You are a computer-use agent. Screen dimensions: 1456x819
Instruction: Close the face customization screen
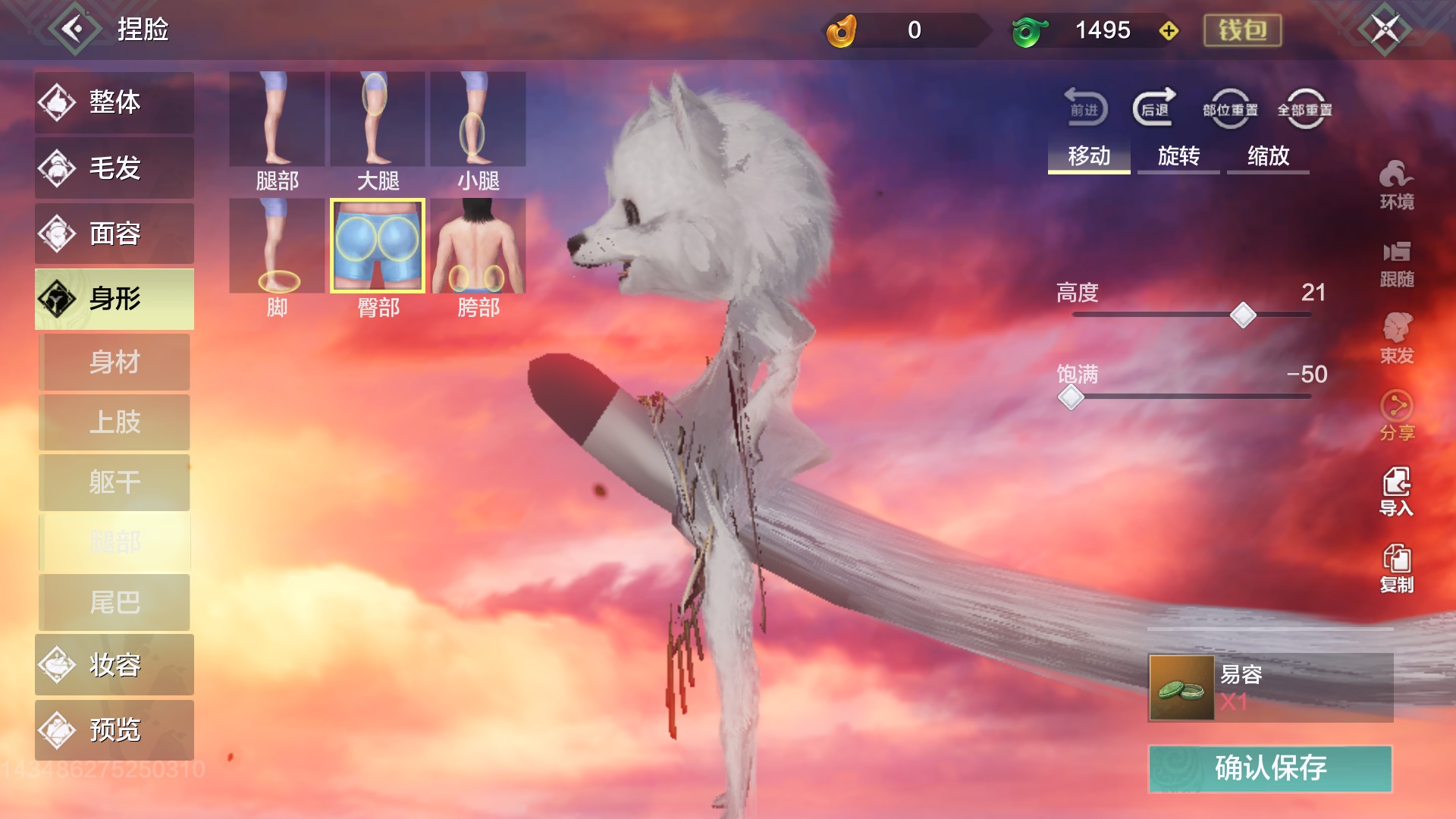click(1385, 30)
